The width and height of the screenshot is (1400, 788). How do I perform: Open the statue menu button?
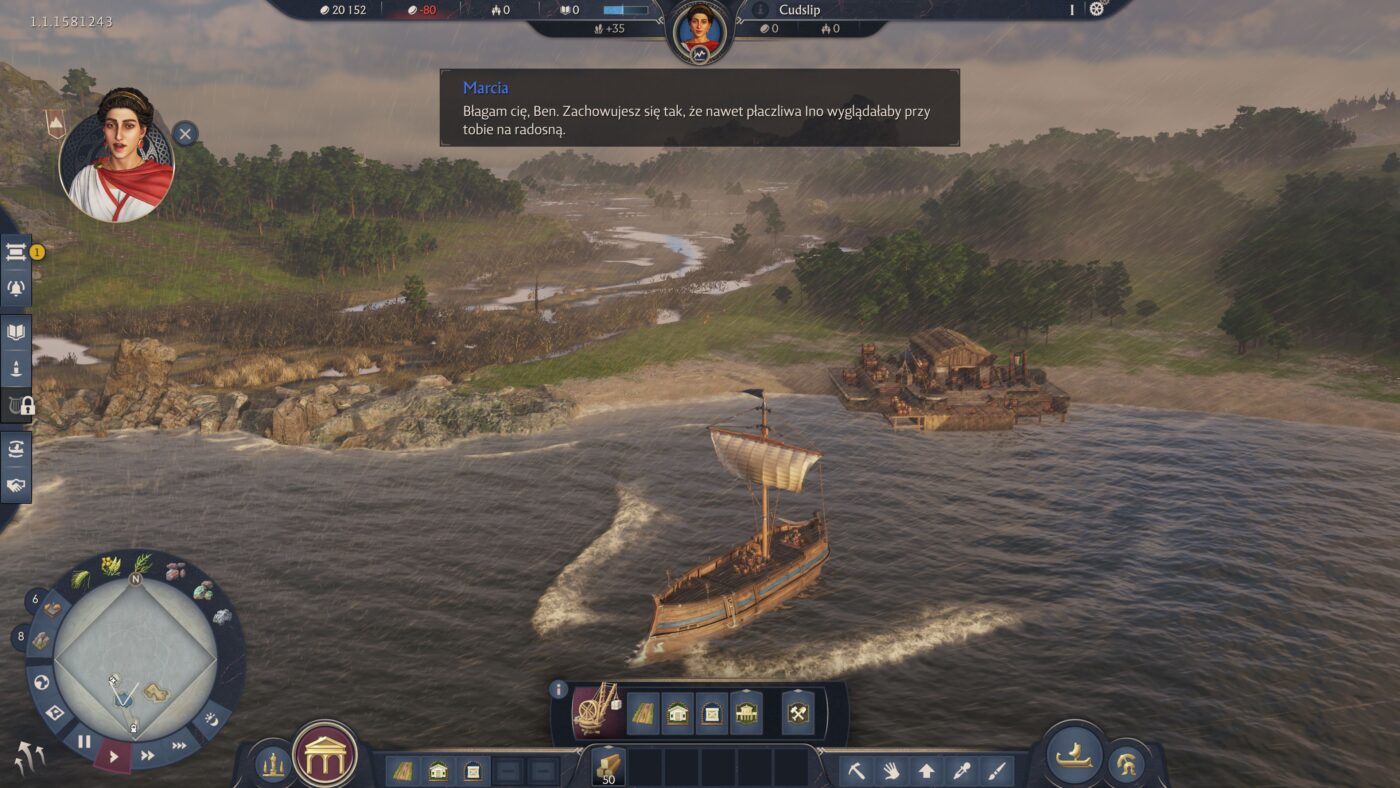click(x=272, y=765)
